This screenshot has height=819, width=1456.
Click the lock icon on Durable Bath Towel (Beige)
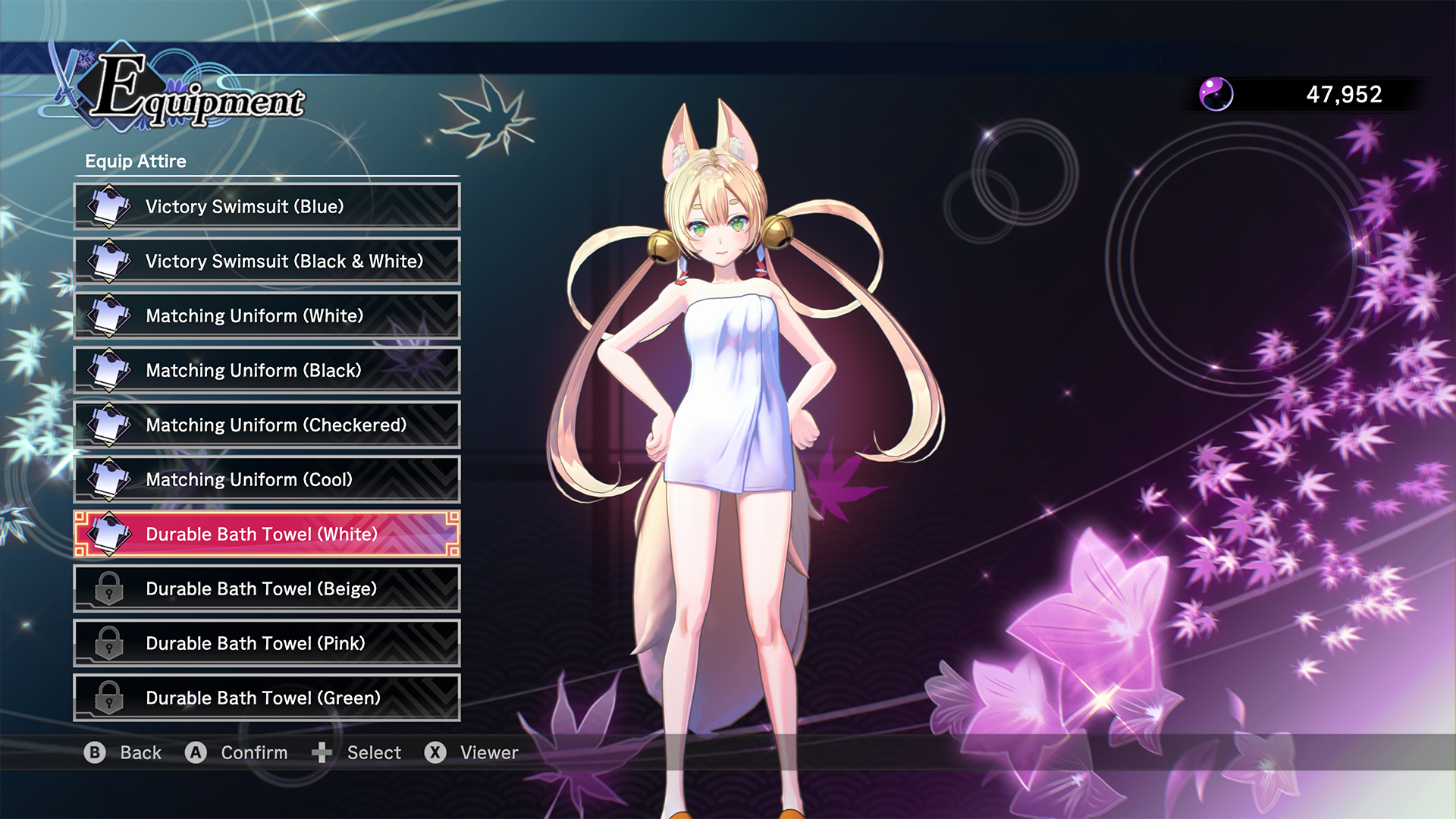111,588
